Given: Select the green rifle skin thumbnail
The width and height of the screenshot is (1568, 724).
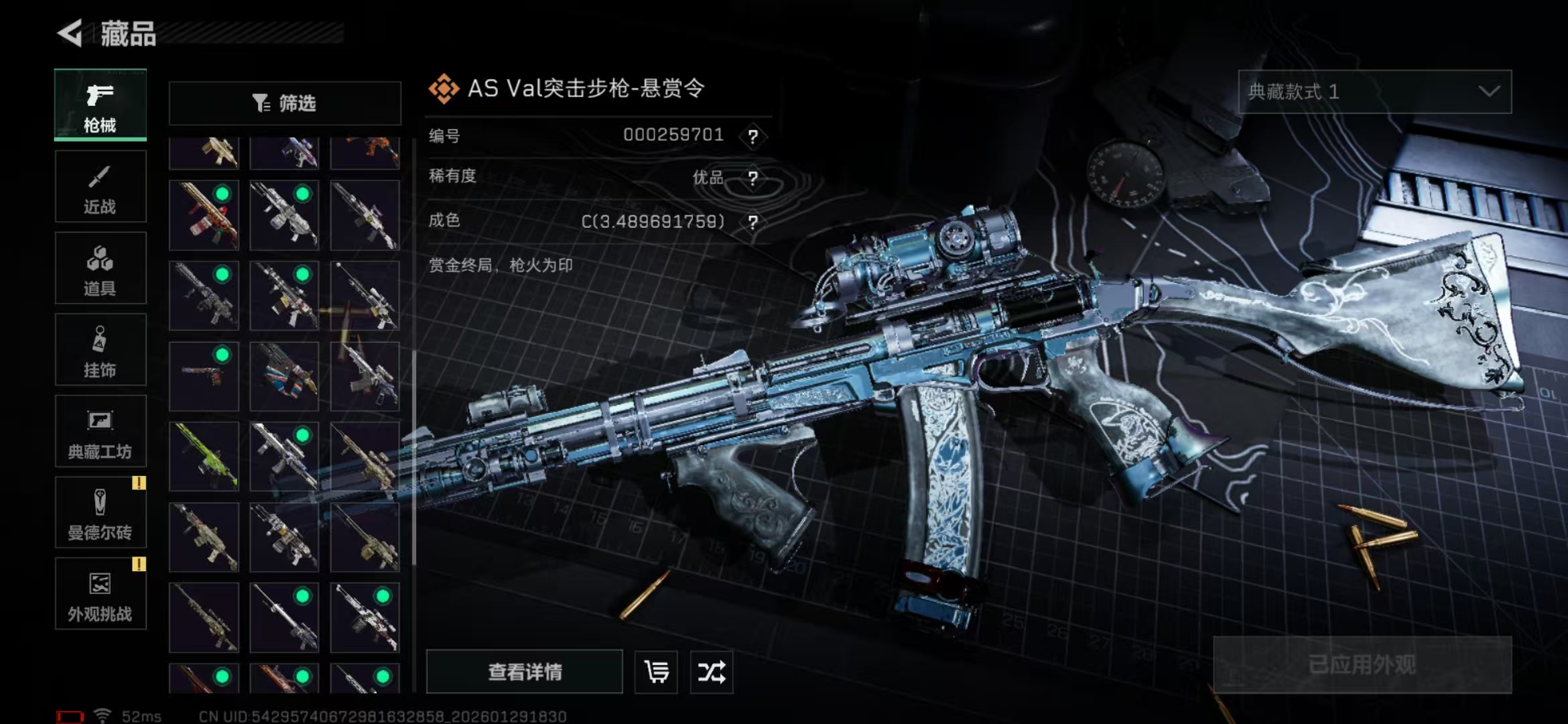Looking at the screenshot, I should [x=203, y=458].
